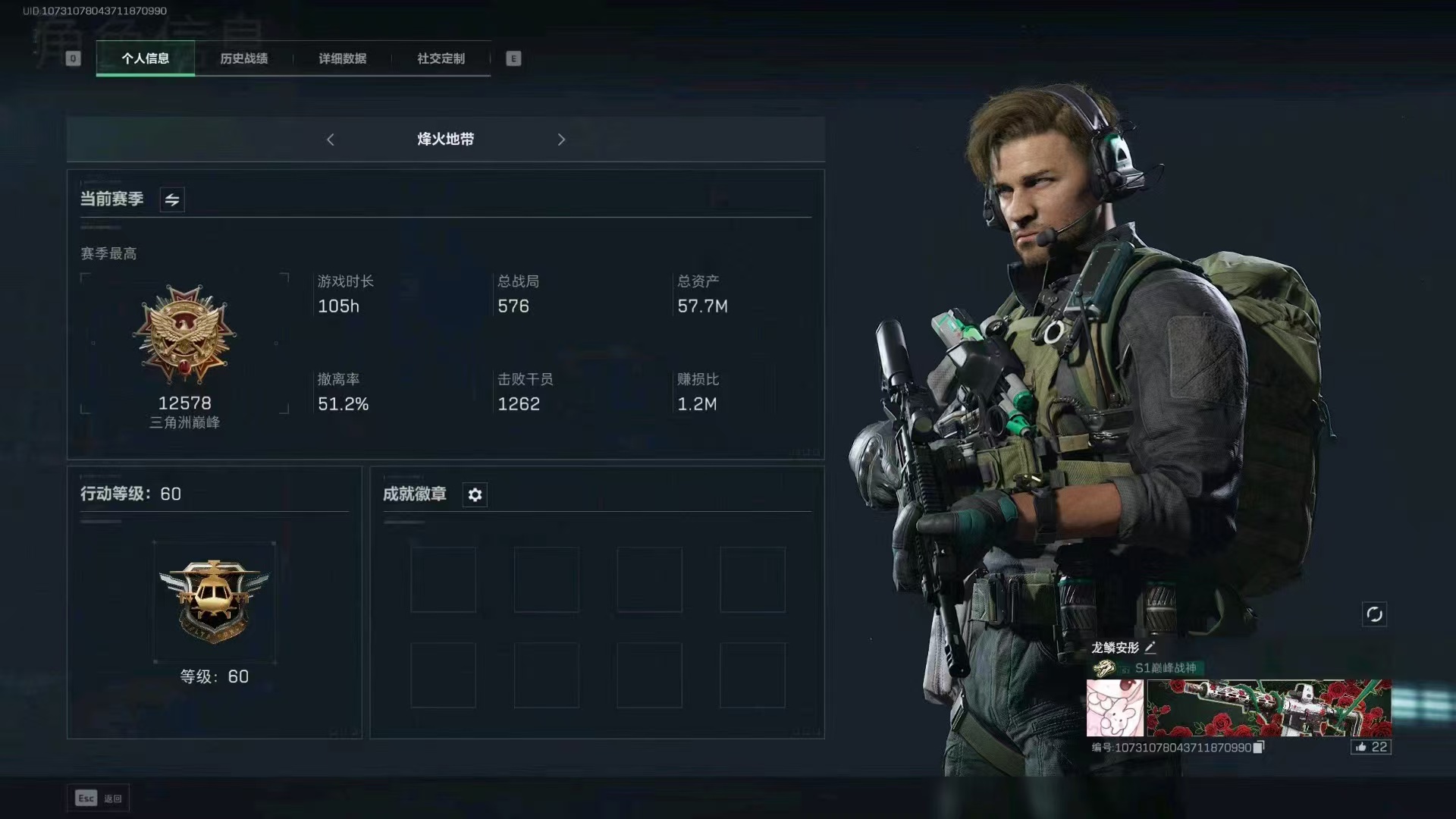Open the pink rabbit avatar thumbnail
The width and height of the screenshot is (1456, 819).
(1115, 708)
